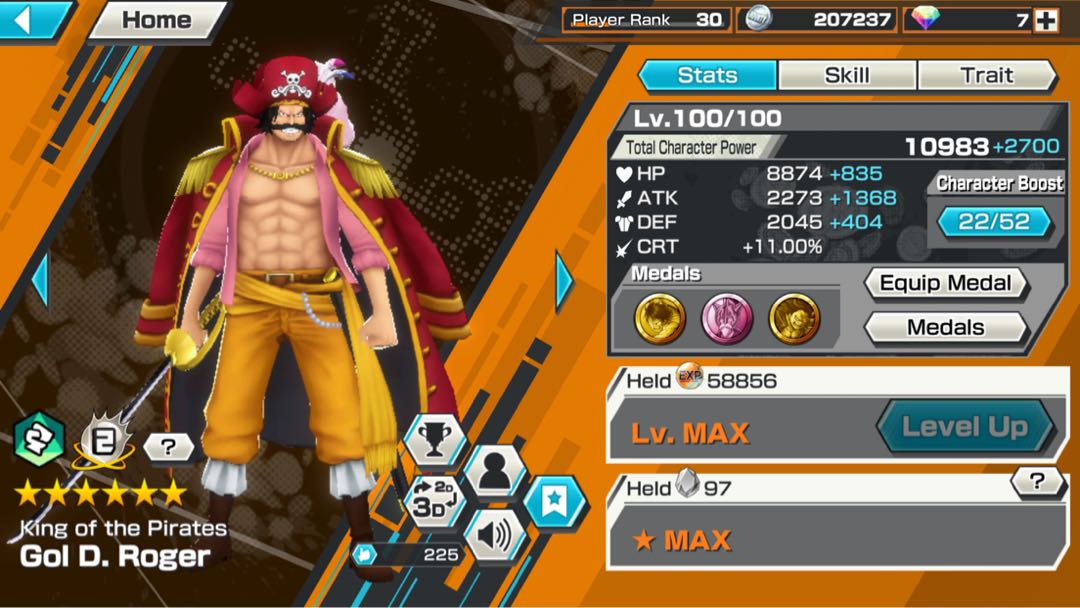Image resolution: width=1080 pixels, height=608 pixels.
Task: Open the Skill tab
Action: coord(847,75)
